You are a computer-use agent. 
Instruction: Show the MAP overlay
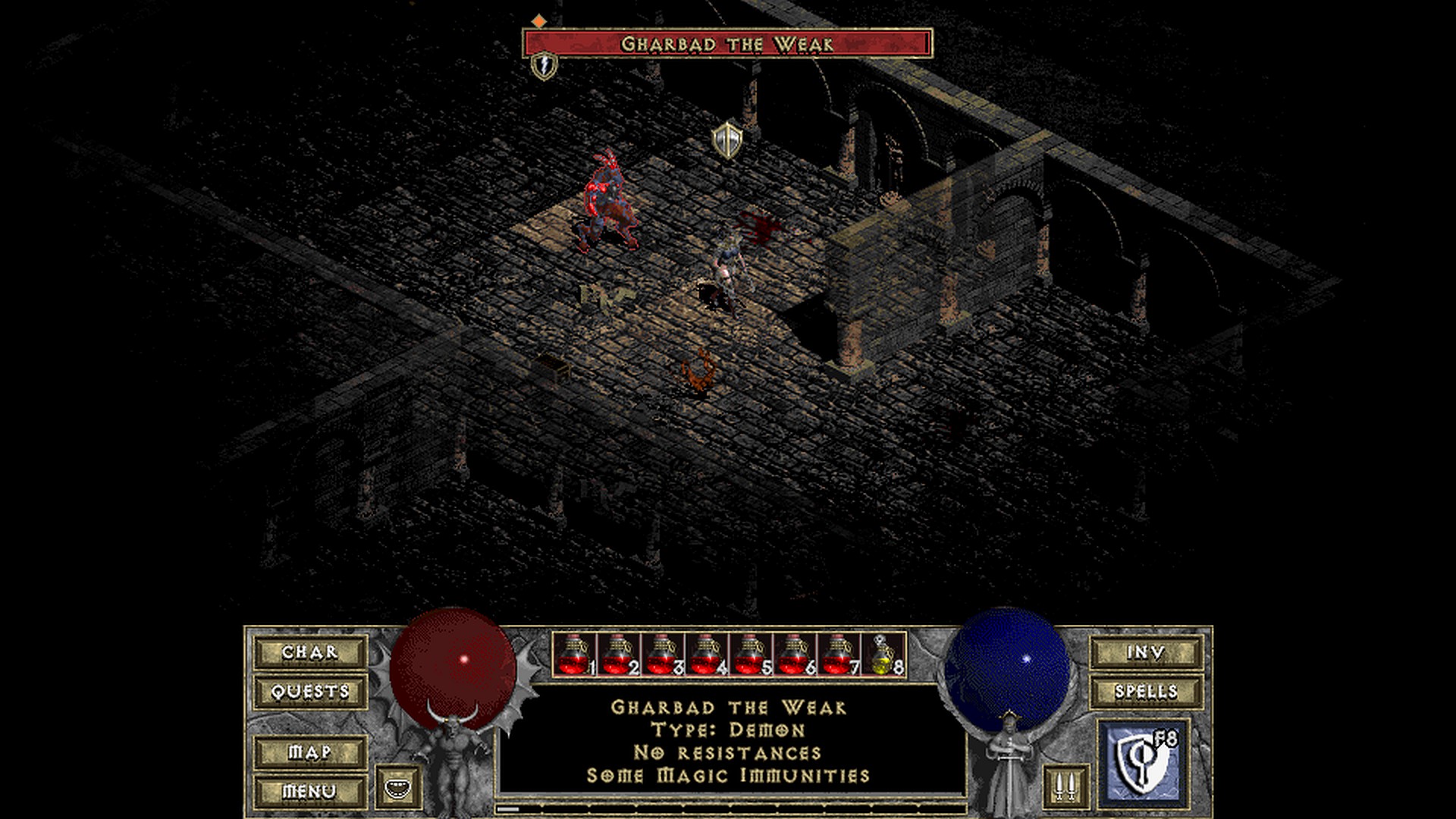pyautogui.click(x=310, y=752)
